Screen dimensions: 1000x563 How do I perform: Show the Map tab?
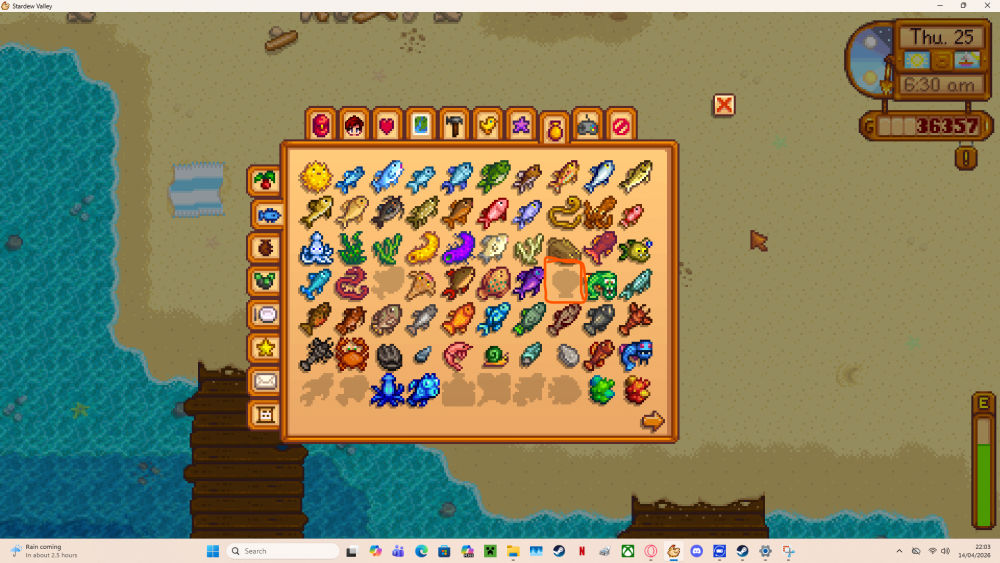420,125
